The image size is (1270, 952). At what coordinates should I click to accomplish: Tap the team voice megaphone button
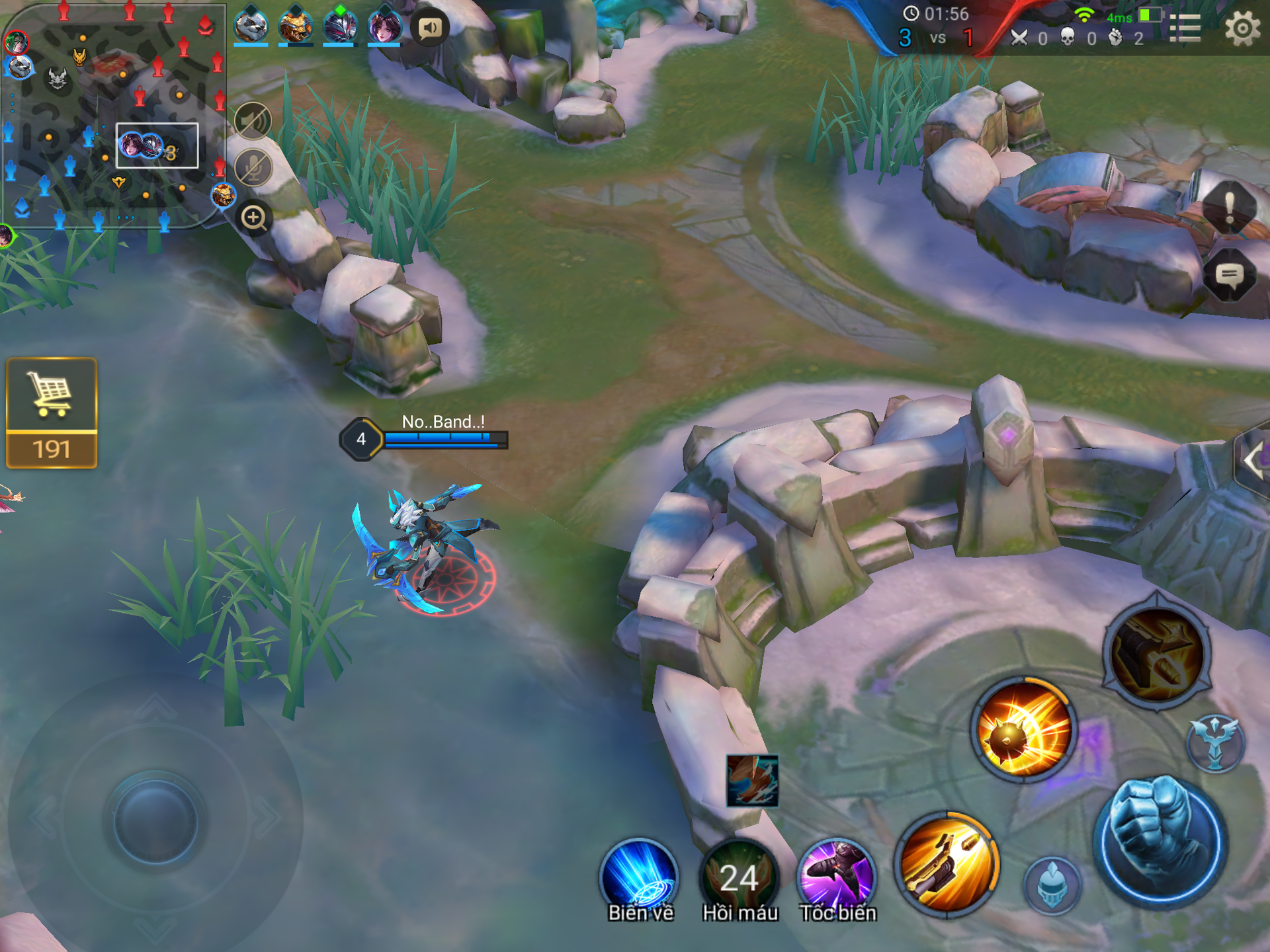tap(430, 28)
